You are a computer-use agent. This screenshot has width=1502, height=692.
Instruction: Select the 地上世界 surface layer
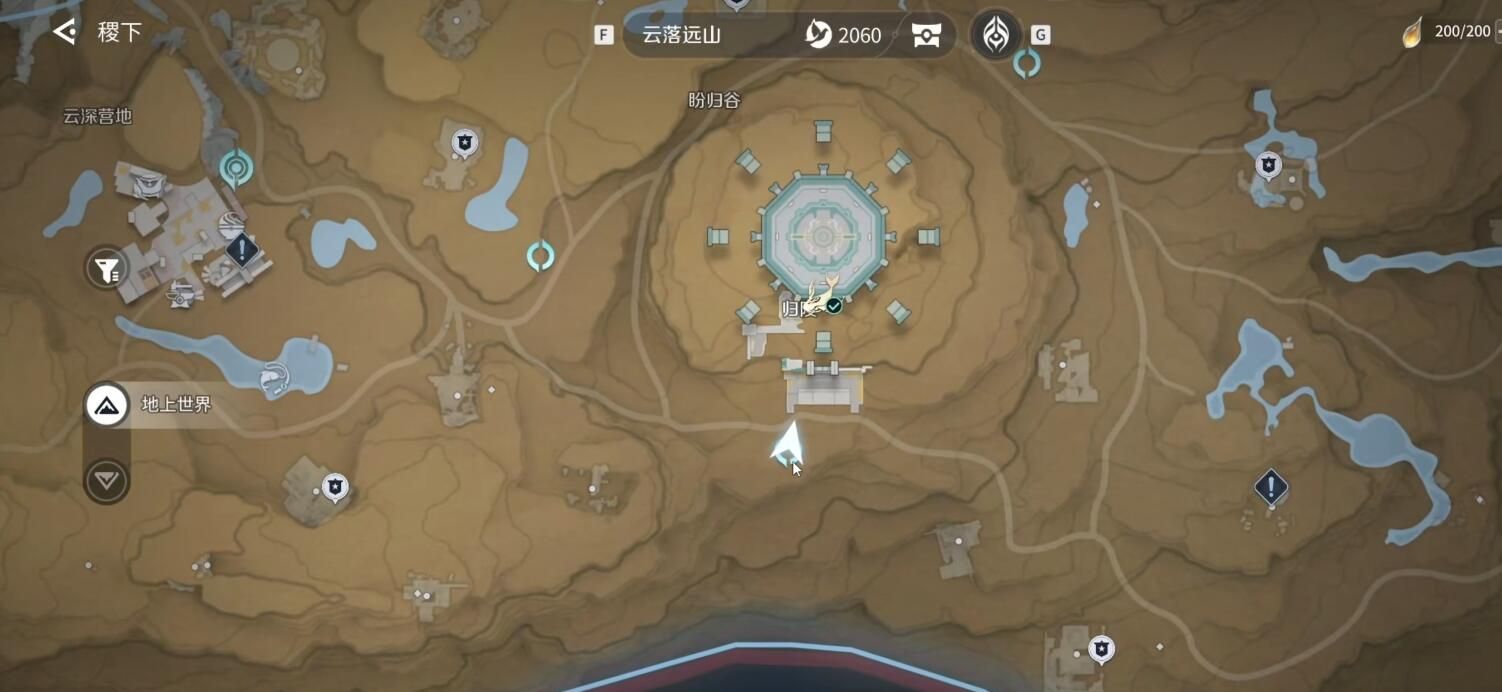tap(107, 405)
